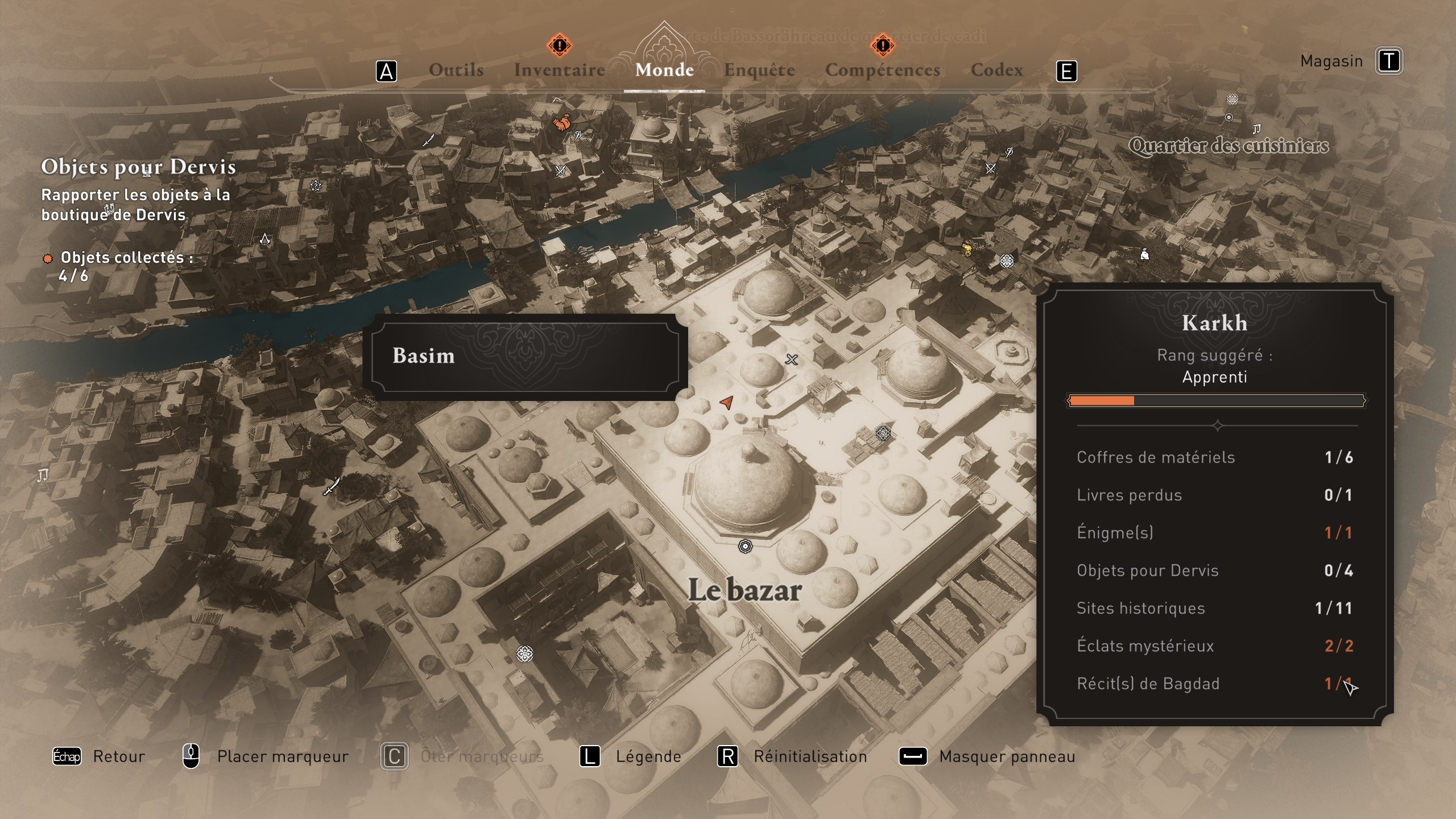1456x819 pixels.
Task: Click the golden key marker on map
Action: coord(967,249)
